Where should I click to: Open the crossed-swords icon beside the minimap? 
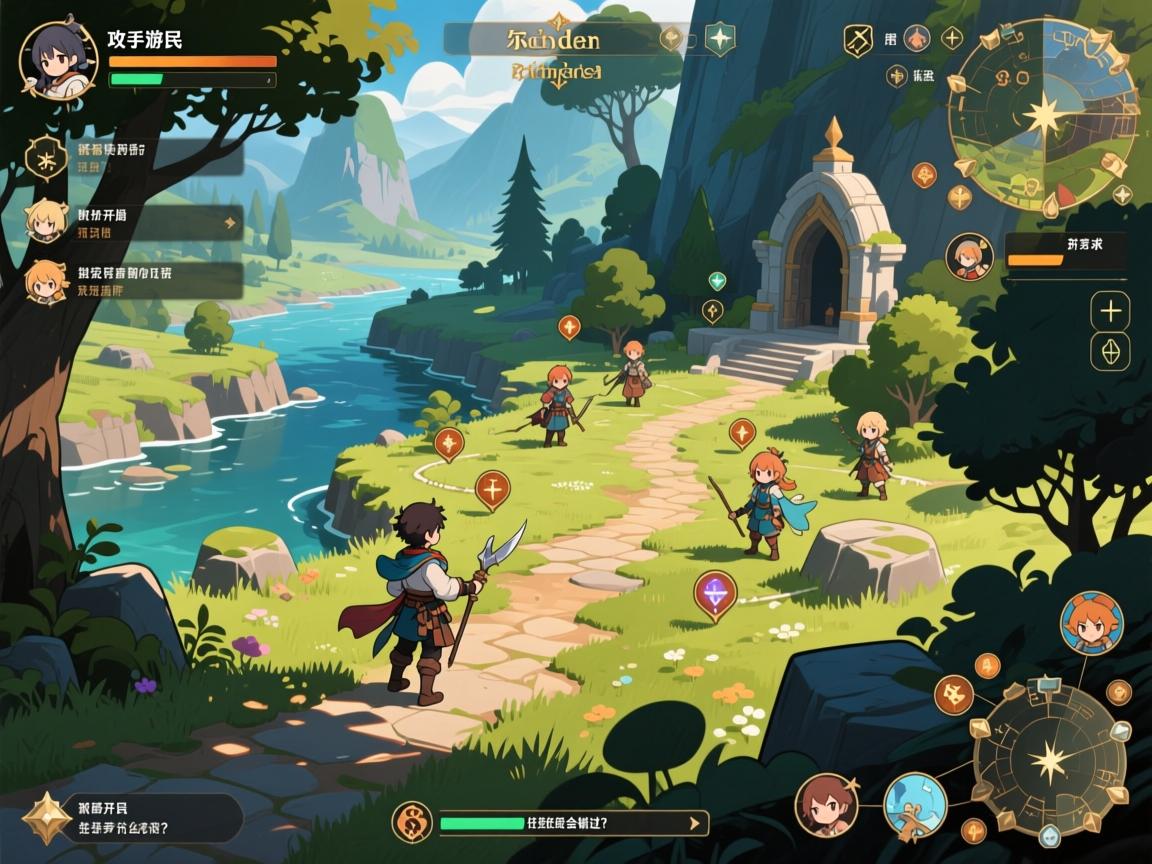click(x=858, y=40)
